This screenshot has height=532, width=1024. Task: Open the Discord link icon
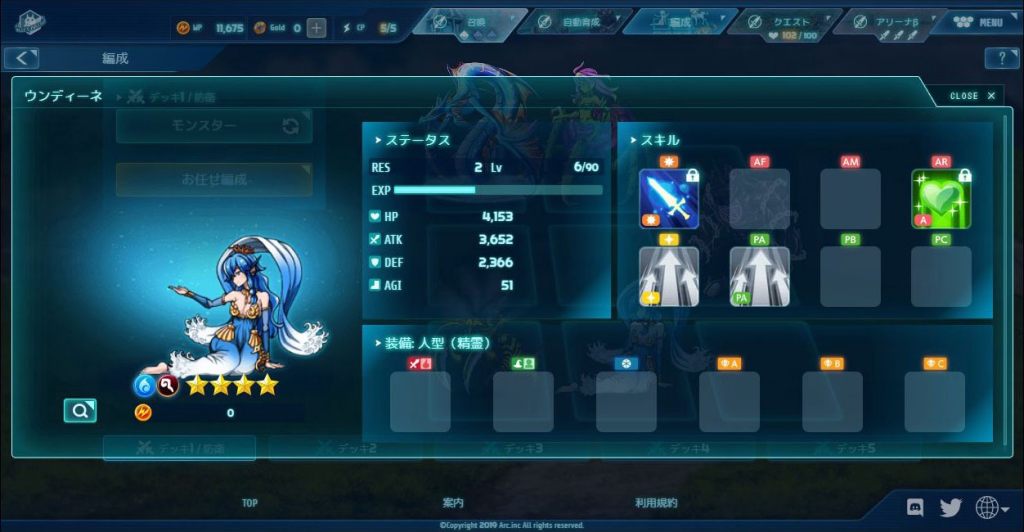pos(914,507)
